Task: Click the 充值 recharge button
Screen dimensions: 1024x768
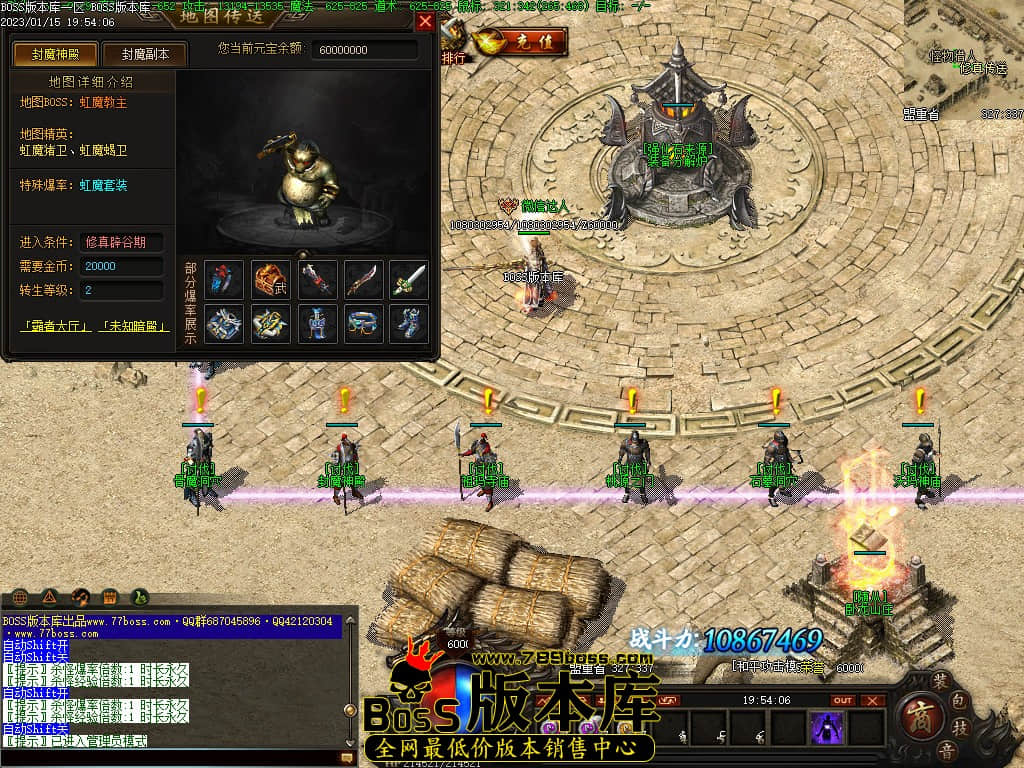Action: tap(521, 42)
